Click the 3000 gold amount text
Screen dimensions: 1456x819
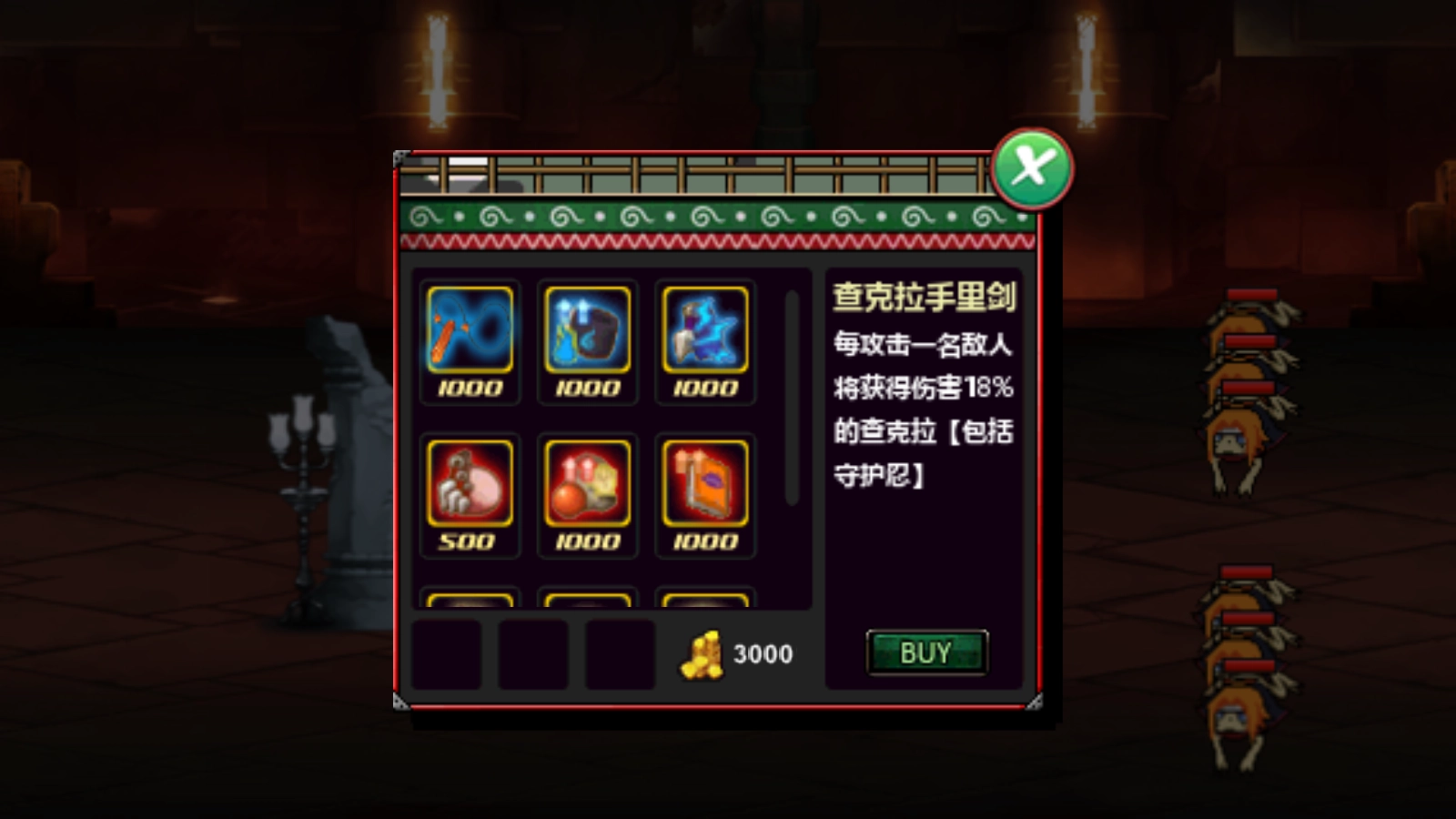761,653
